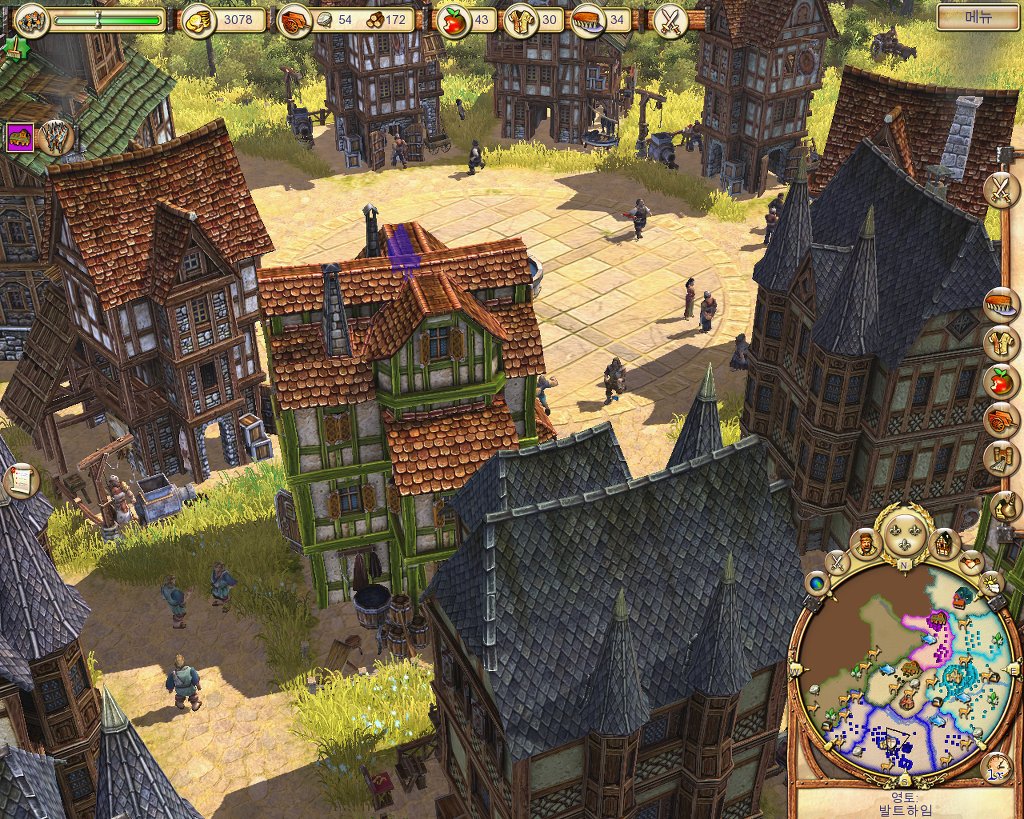Select the castle icon in top bar
1024x819 pixels.
pyautogui.click(x=31, y=19)
